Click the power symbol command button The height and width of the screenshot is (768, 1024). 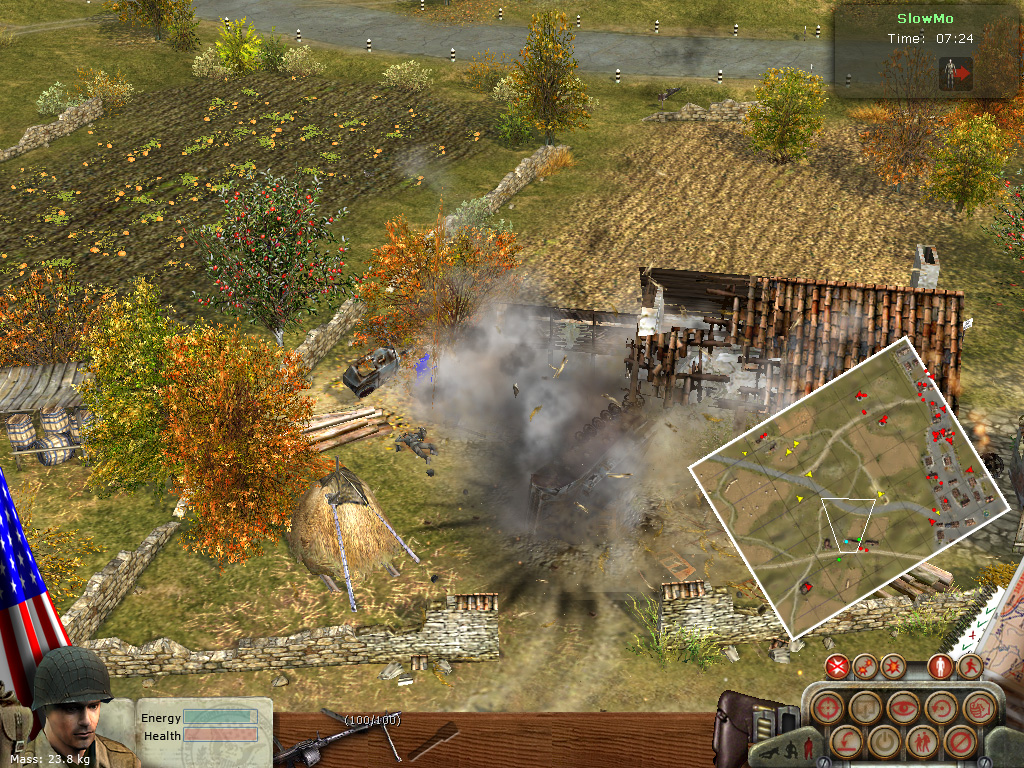(883, 743)
